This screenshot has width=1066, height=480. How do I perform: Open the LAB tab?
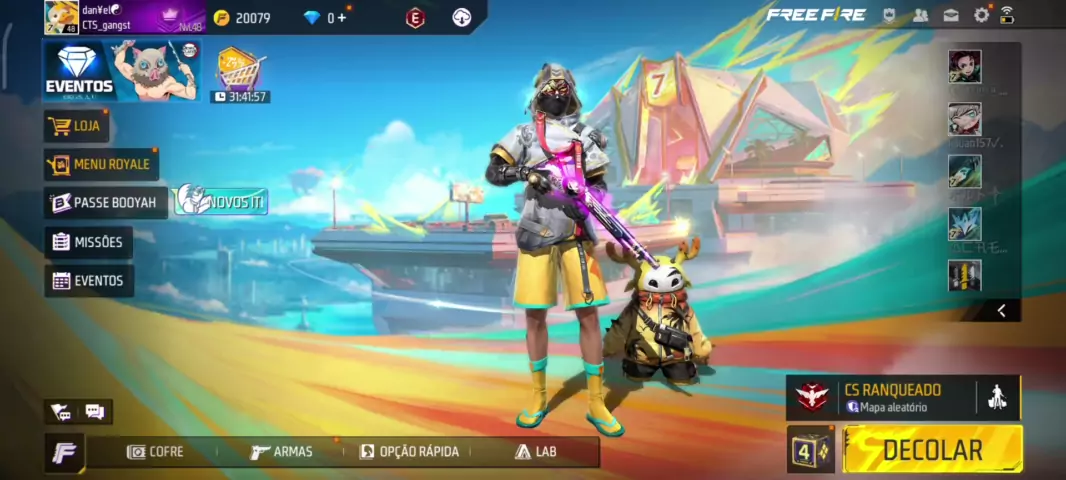536,452
